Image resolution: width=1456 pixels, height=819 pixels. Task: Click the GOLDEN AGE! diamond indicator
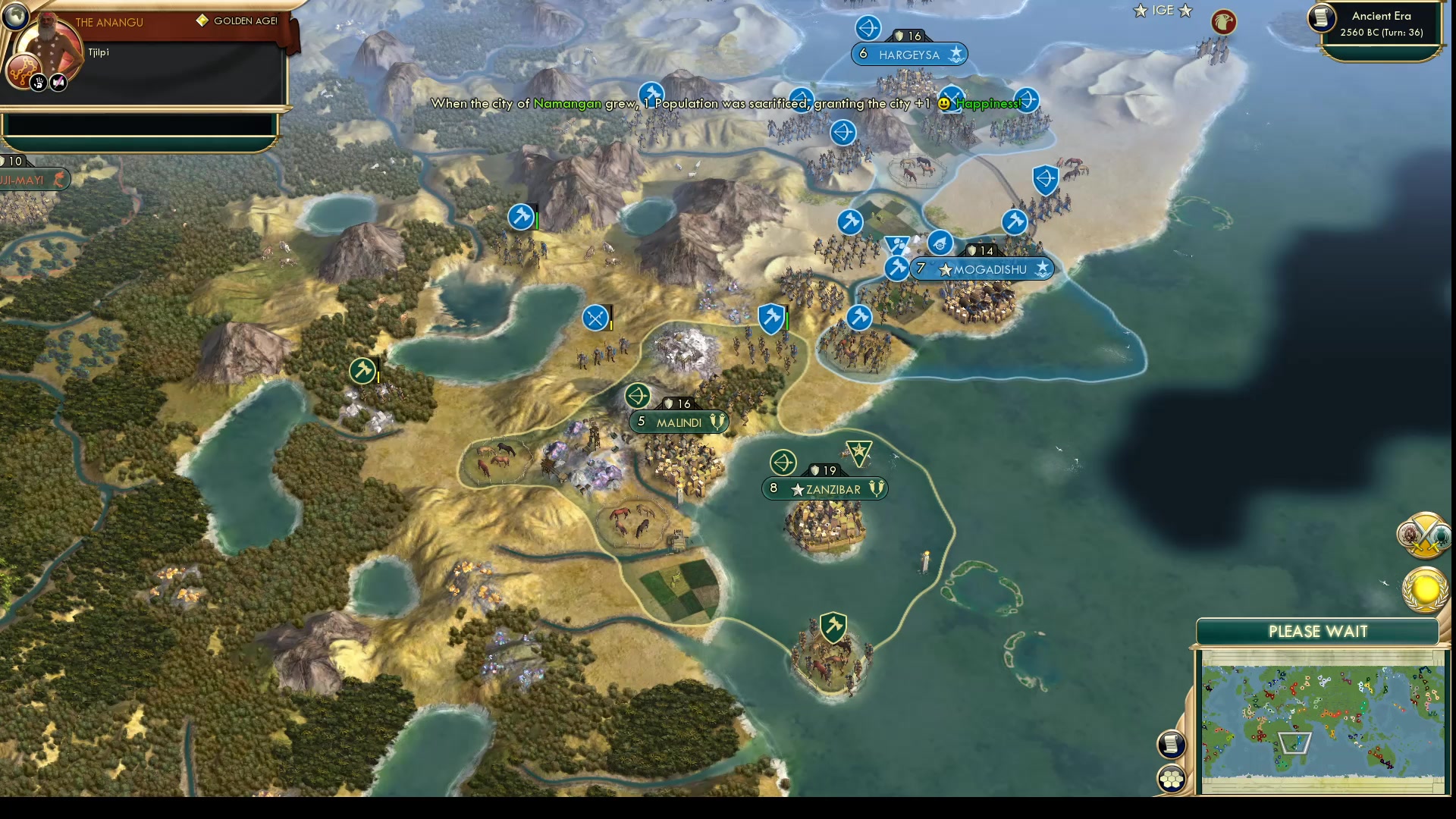(202, 21)
